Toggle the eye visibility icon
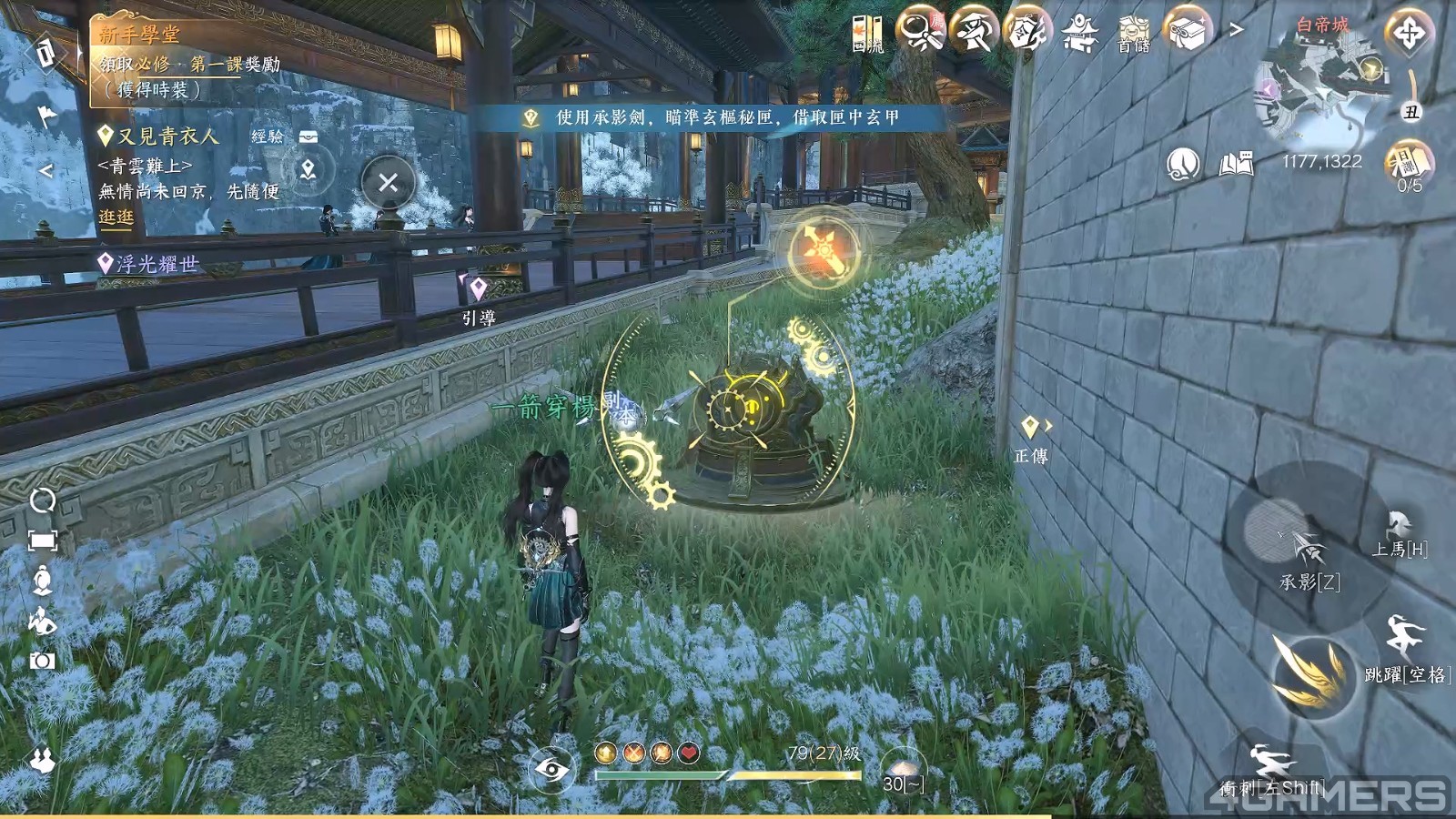1456x819 pixels. (x=551, y=770)
